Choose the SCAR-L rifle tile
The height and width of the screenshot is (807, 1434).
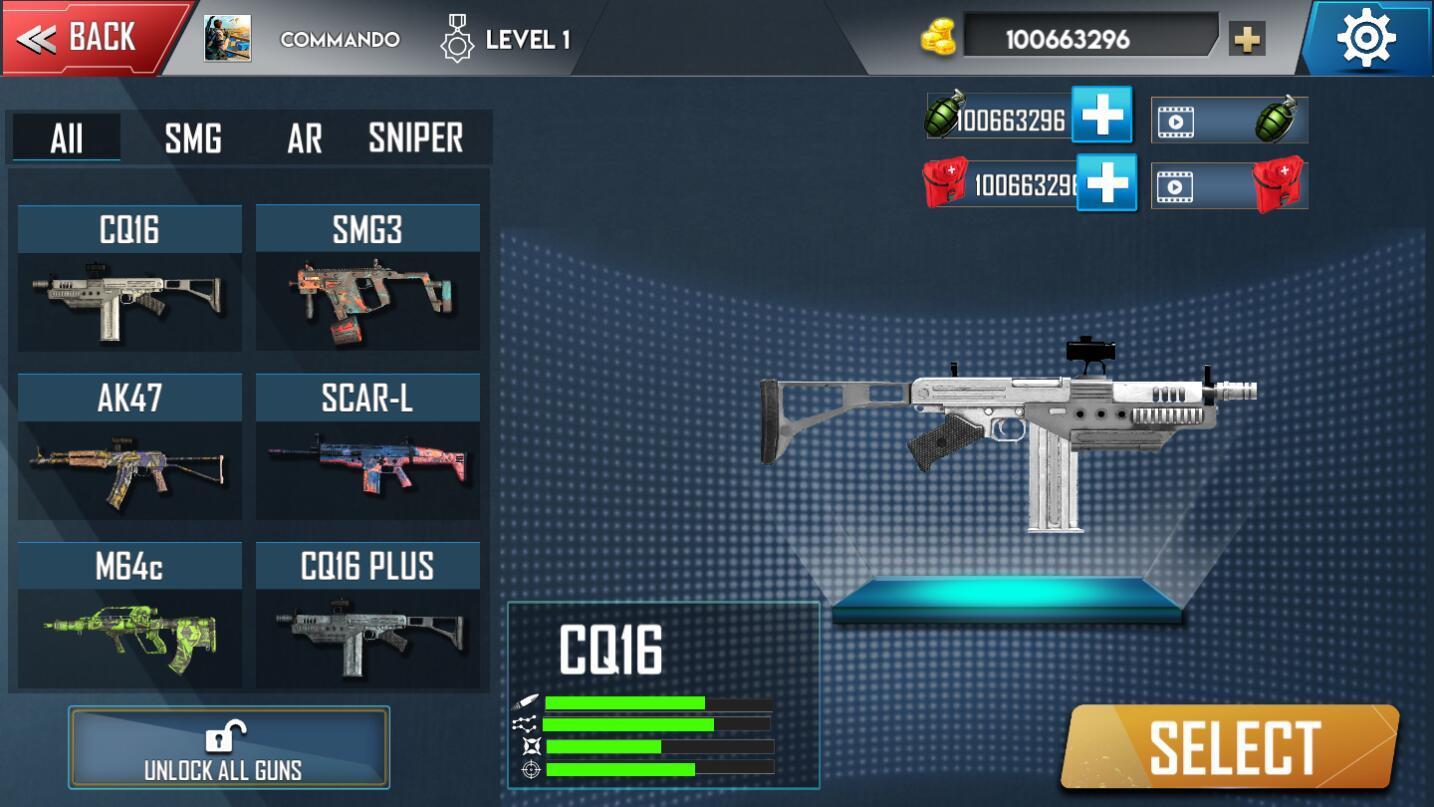tap(368, 447)
